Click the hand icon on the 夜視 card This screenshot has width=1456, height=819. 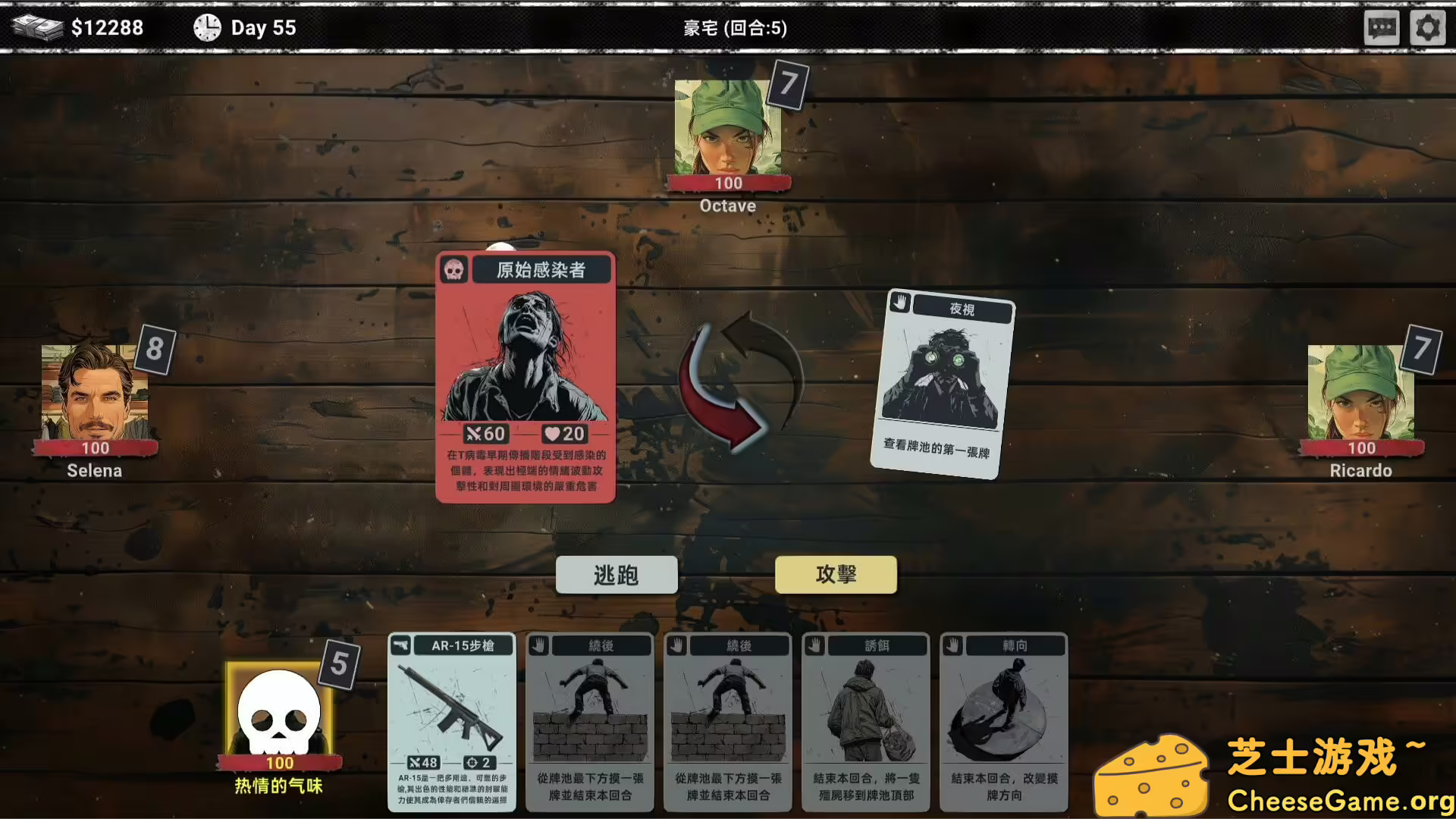[x=899, y=303]
